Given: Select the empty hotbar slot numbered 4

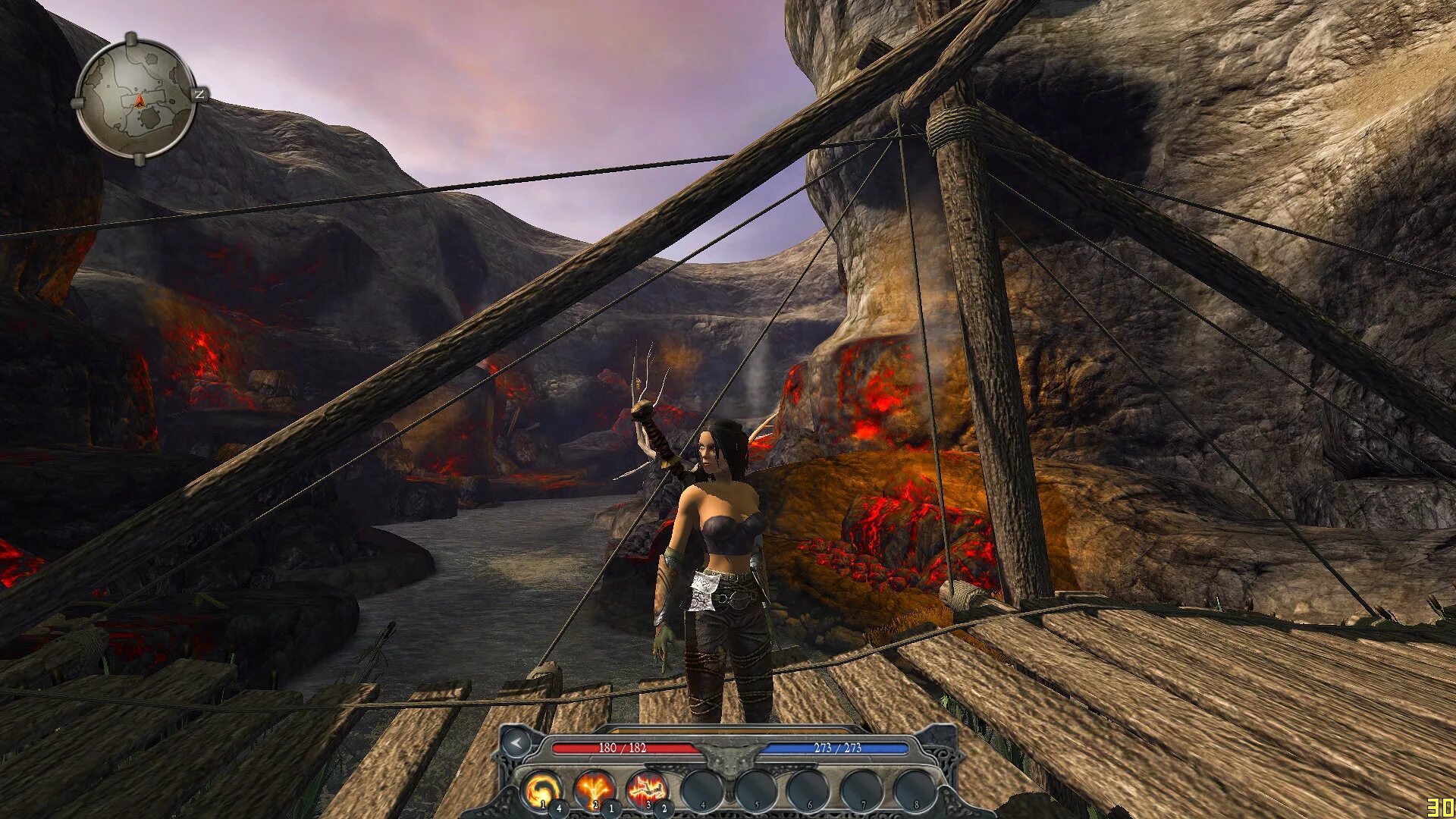Looking at the screenshot, I should tap(701, 790).
